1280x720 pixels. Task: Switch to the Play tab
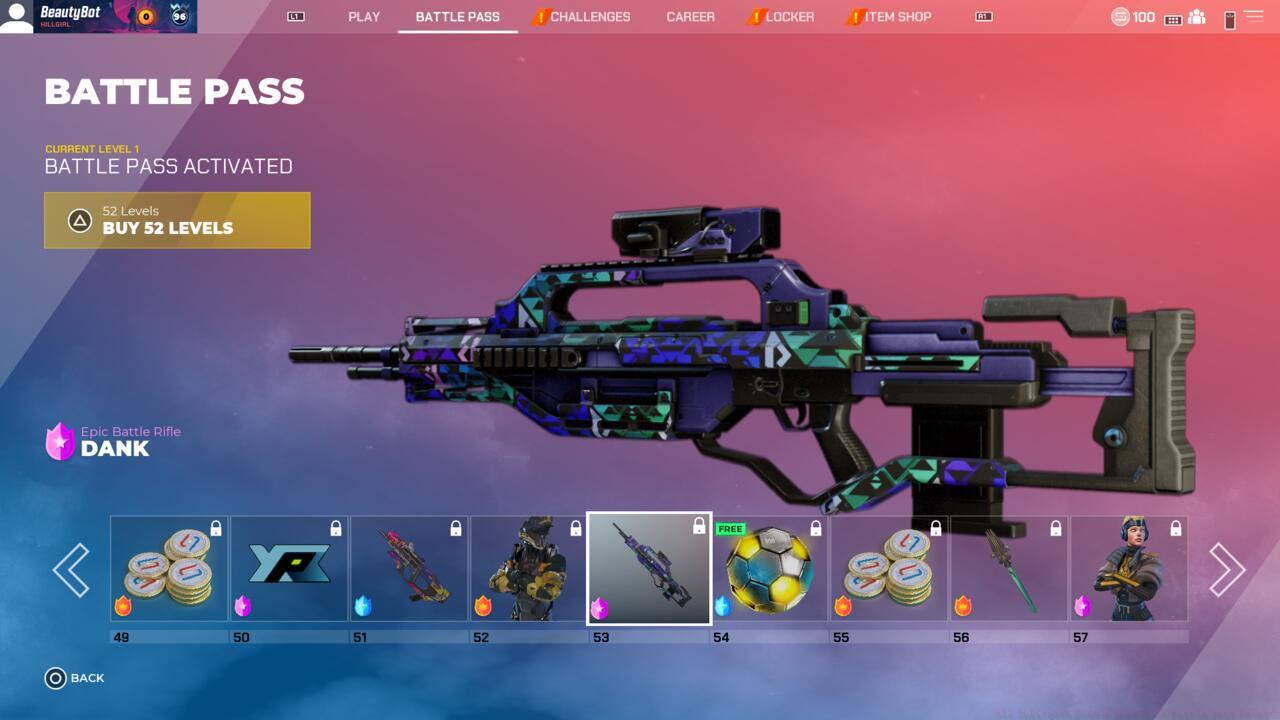(364, 17)
